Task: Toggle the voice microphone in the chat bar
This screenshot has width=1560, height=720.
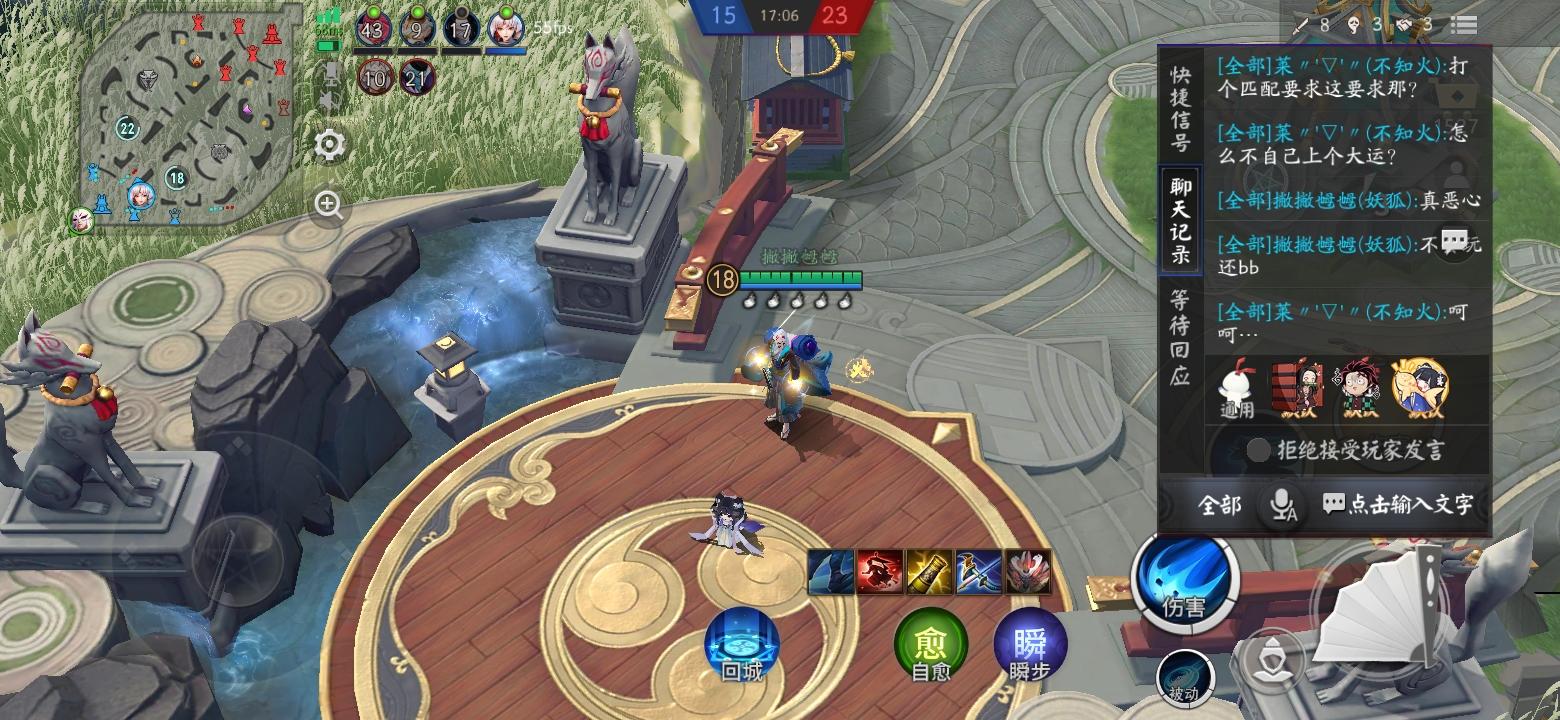Action: click(x=1281, y=506)
